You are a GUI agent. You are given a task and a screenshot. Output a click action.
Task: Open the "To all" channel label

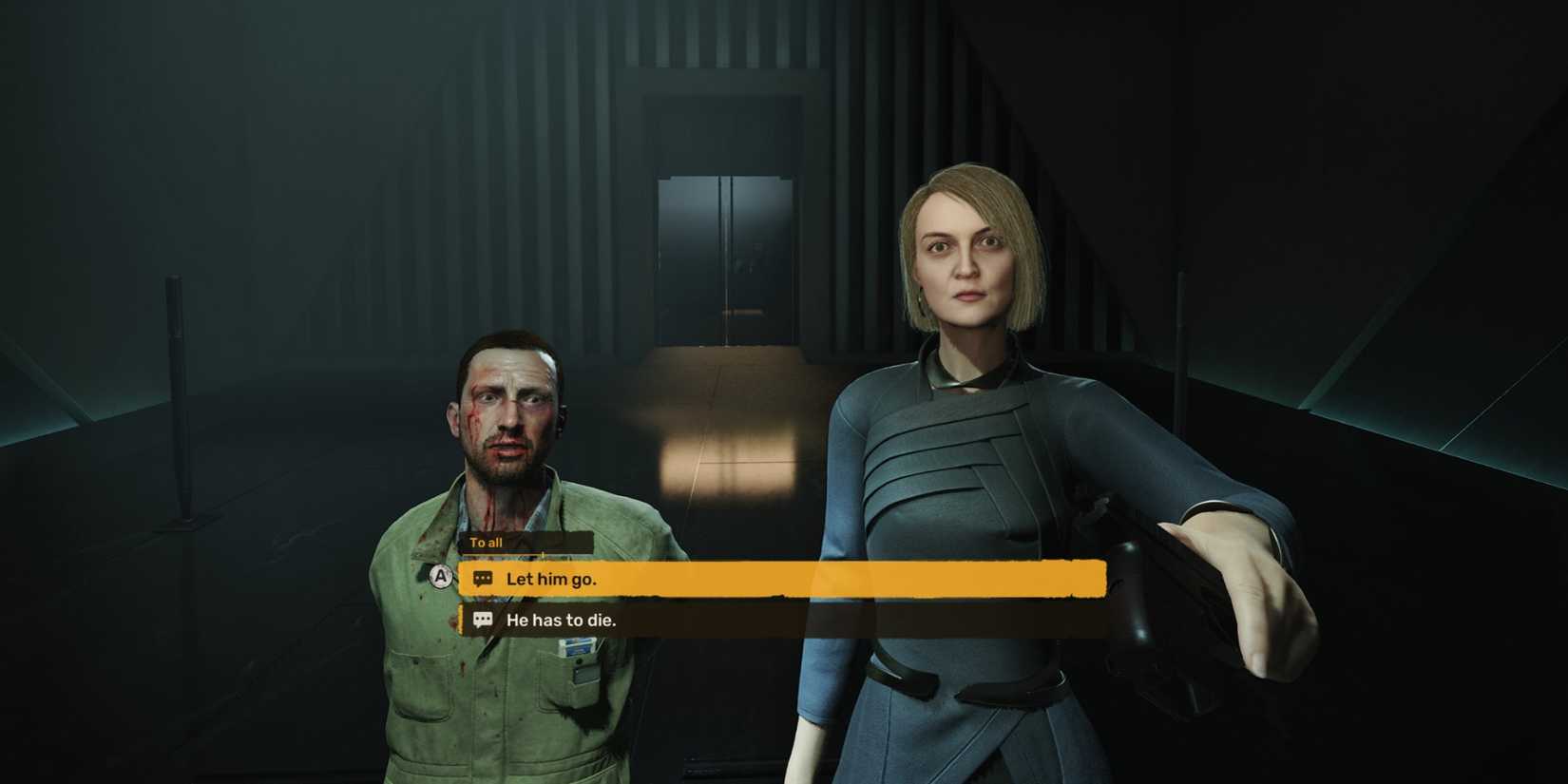[x=488, y=543]
